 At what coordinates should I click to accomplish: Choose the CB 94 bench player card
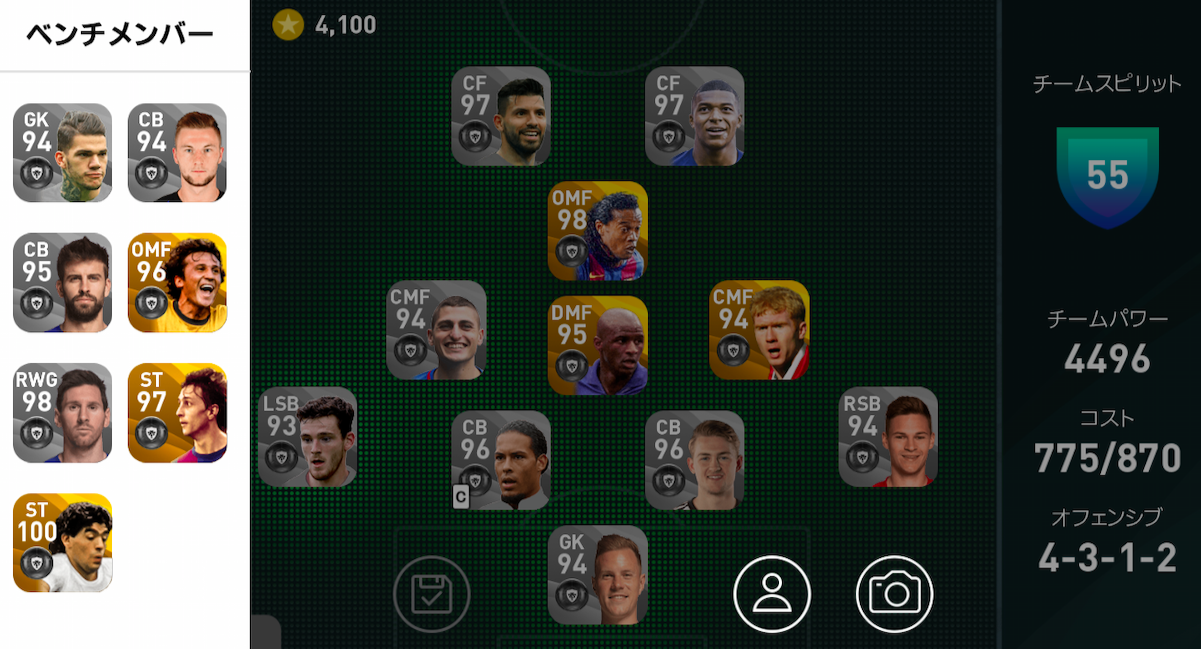click(x=177, y=152)
